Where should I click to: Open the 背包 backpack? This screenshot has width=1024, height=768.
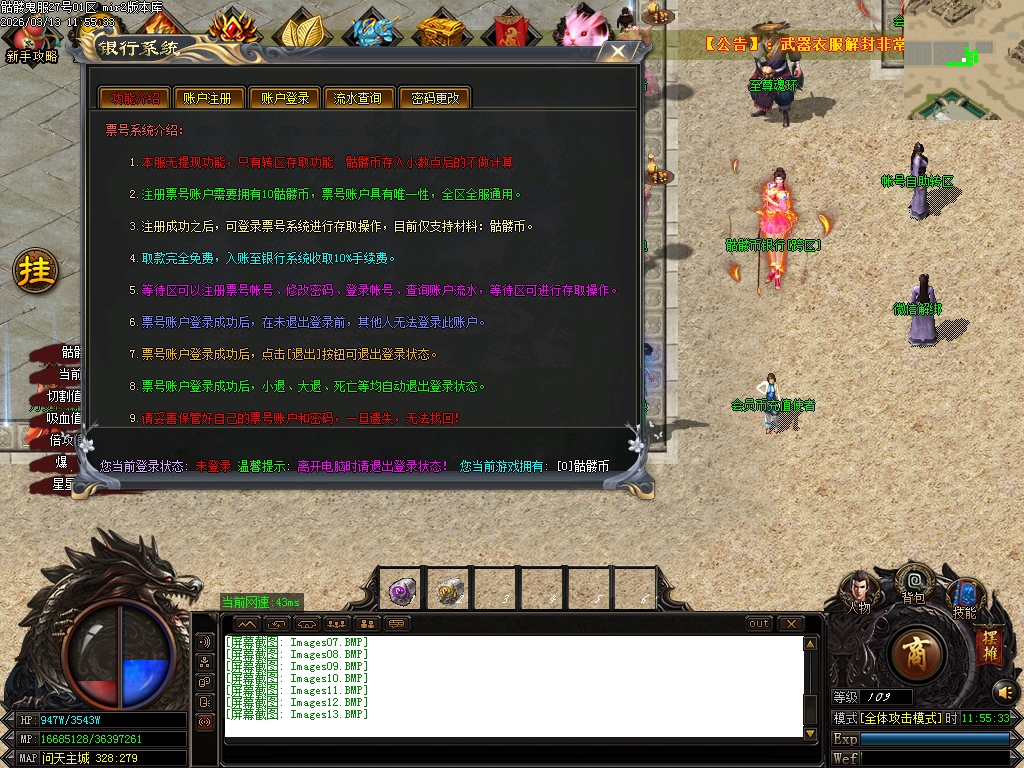(x=913, y=583)
